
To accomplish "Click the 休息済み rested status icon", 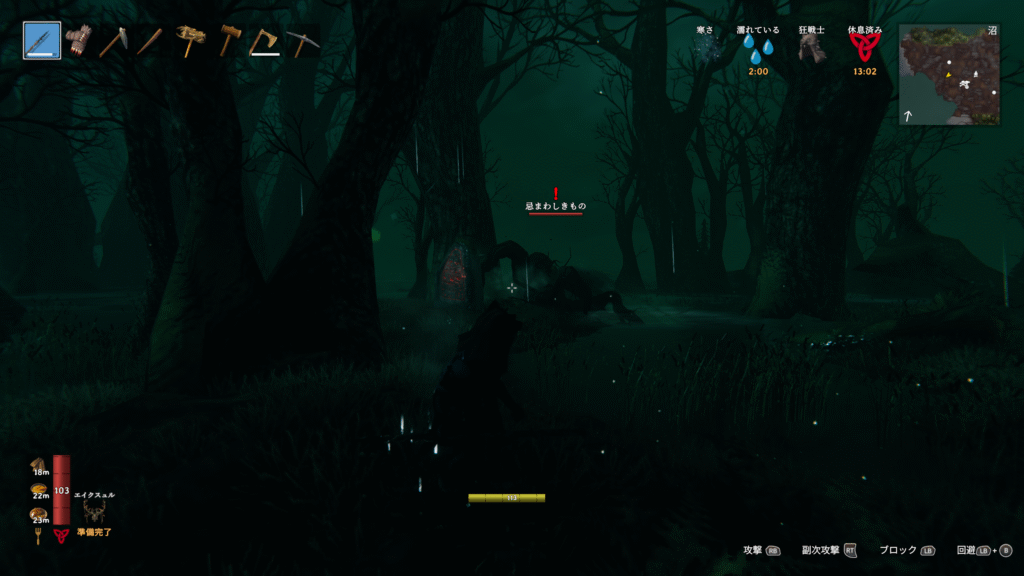I will tap(864, 48).
